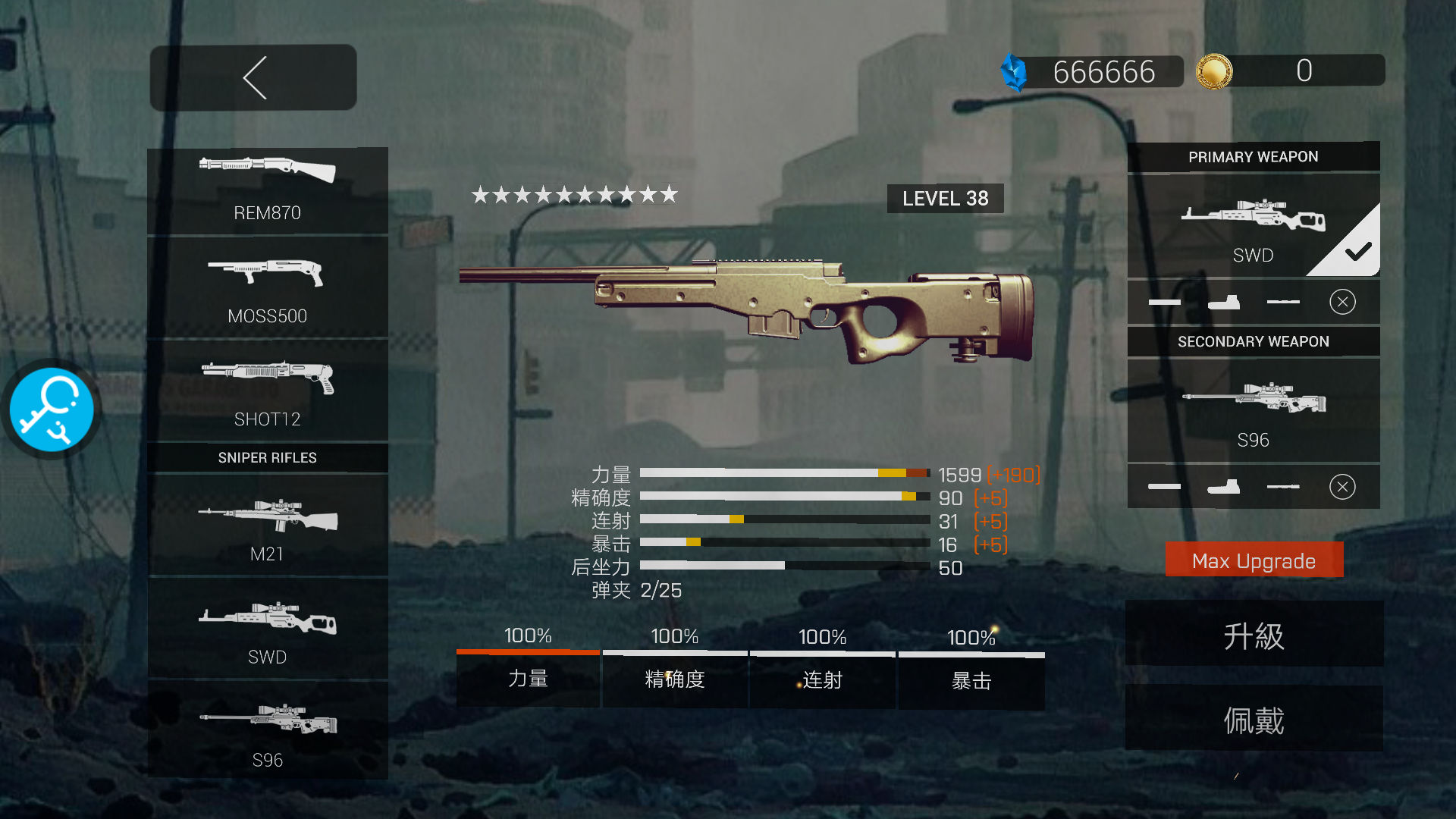Image resolution: width=1456 pixels, height=819 pixels.
Task: Click the Max Upgrade button
Action: click(1254, 560)
